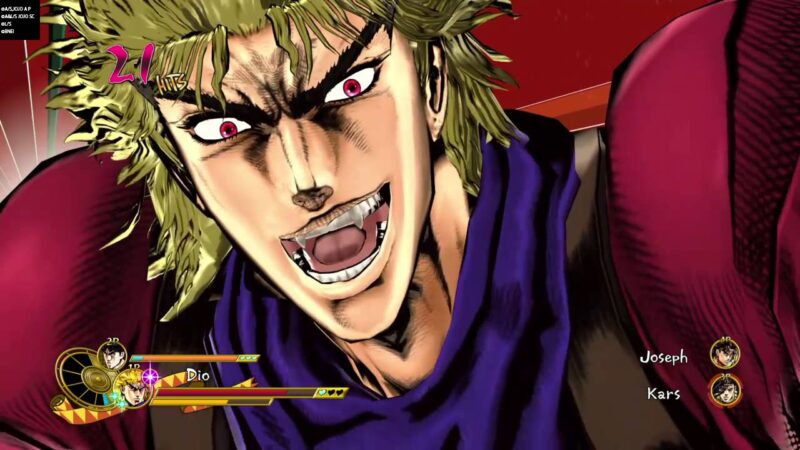Screen dimensions: 800x450
Task: Select Kars's portrait icon
Action: click(725, 390)
